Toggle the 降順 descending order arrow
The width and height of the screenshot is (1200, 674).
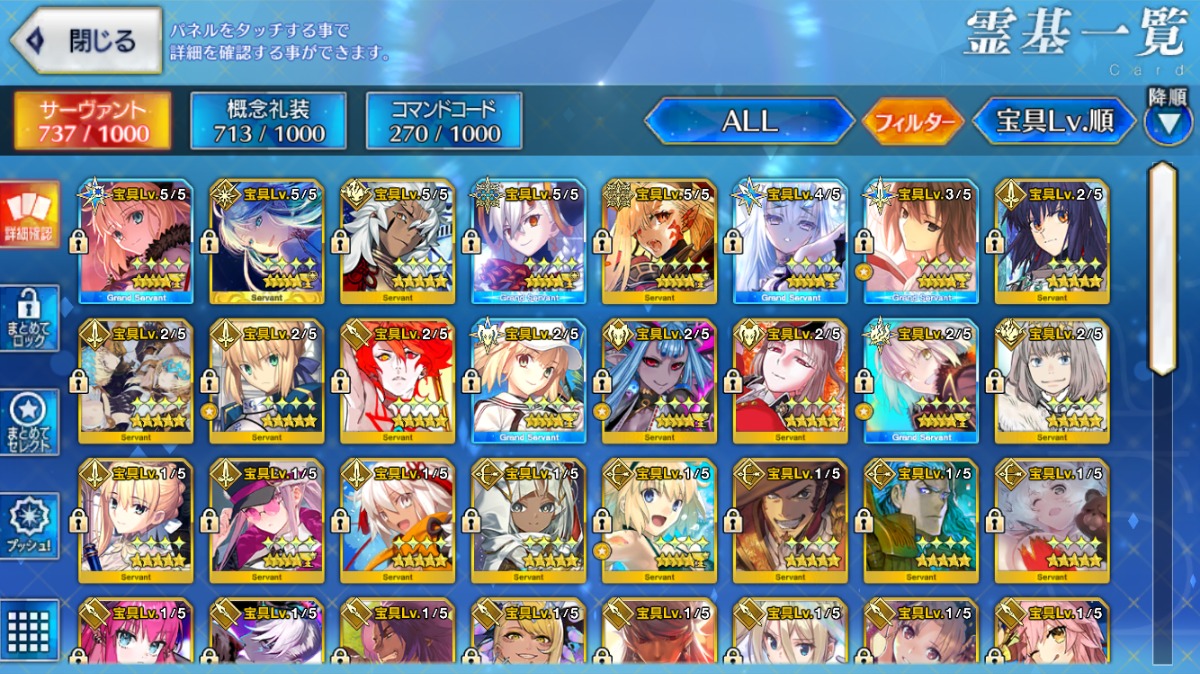(x=1167, y=122)
